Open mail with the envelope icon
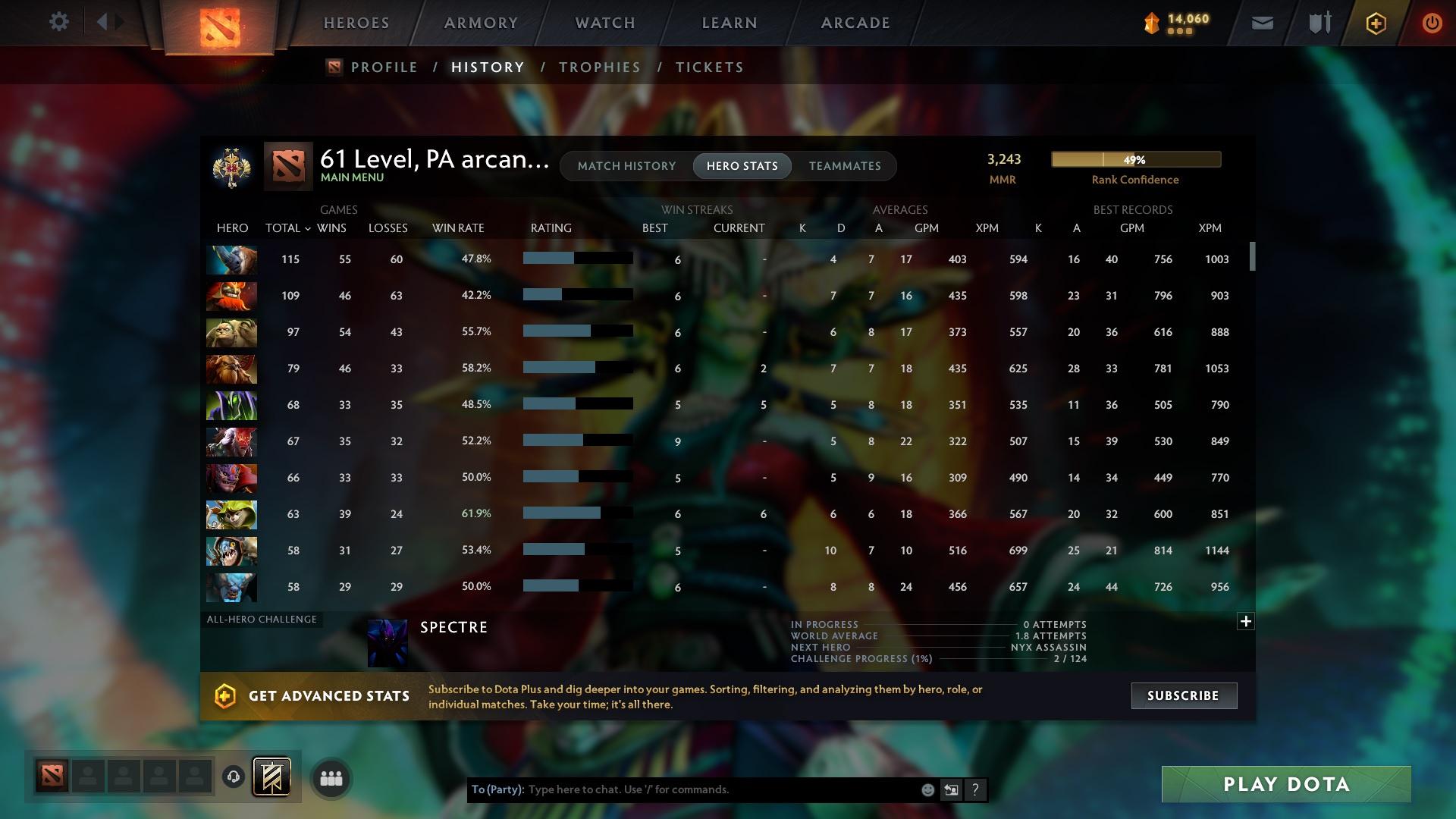 [x=1261, y=23]
